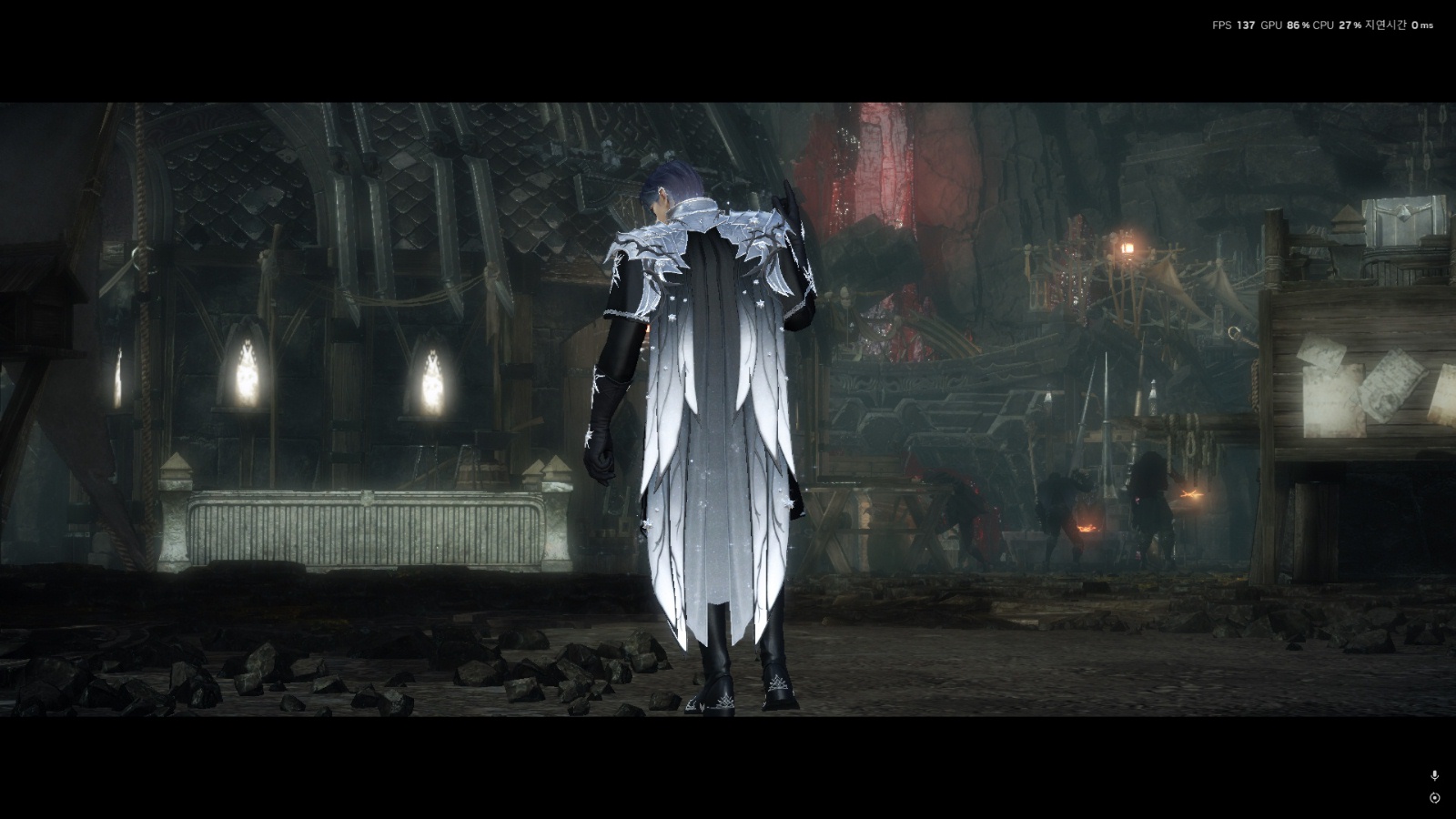Click the microphone icon in the overlay

point(1435,775)
